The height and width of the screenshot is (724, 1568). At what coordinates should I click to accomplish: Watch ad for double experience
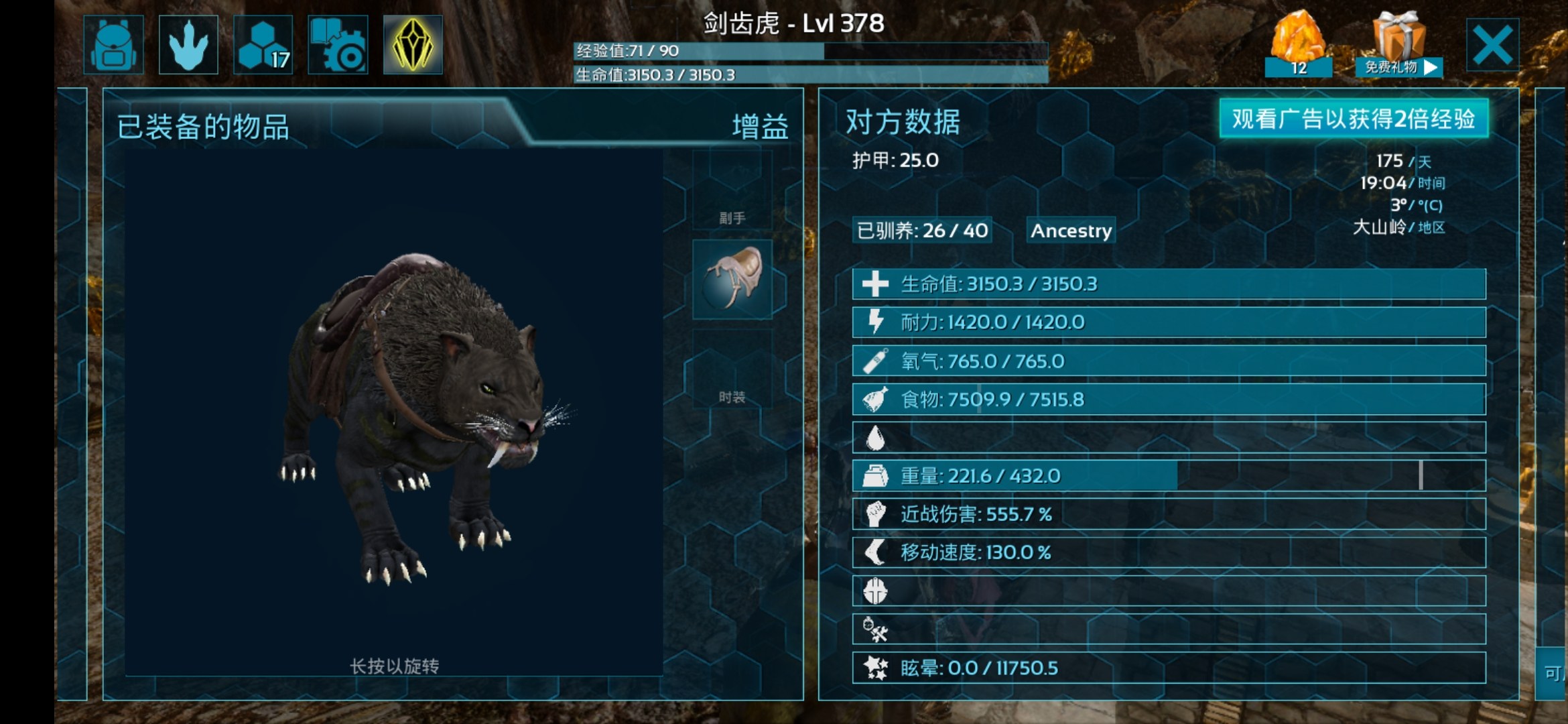coord(1354,119)
